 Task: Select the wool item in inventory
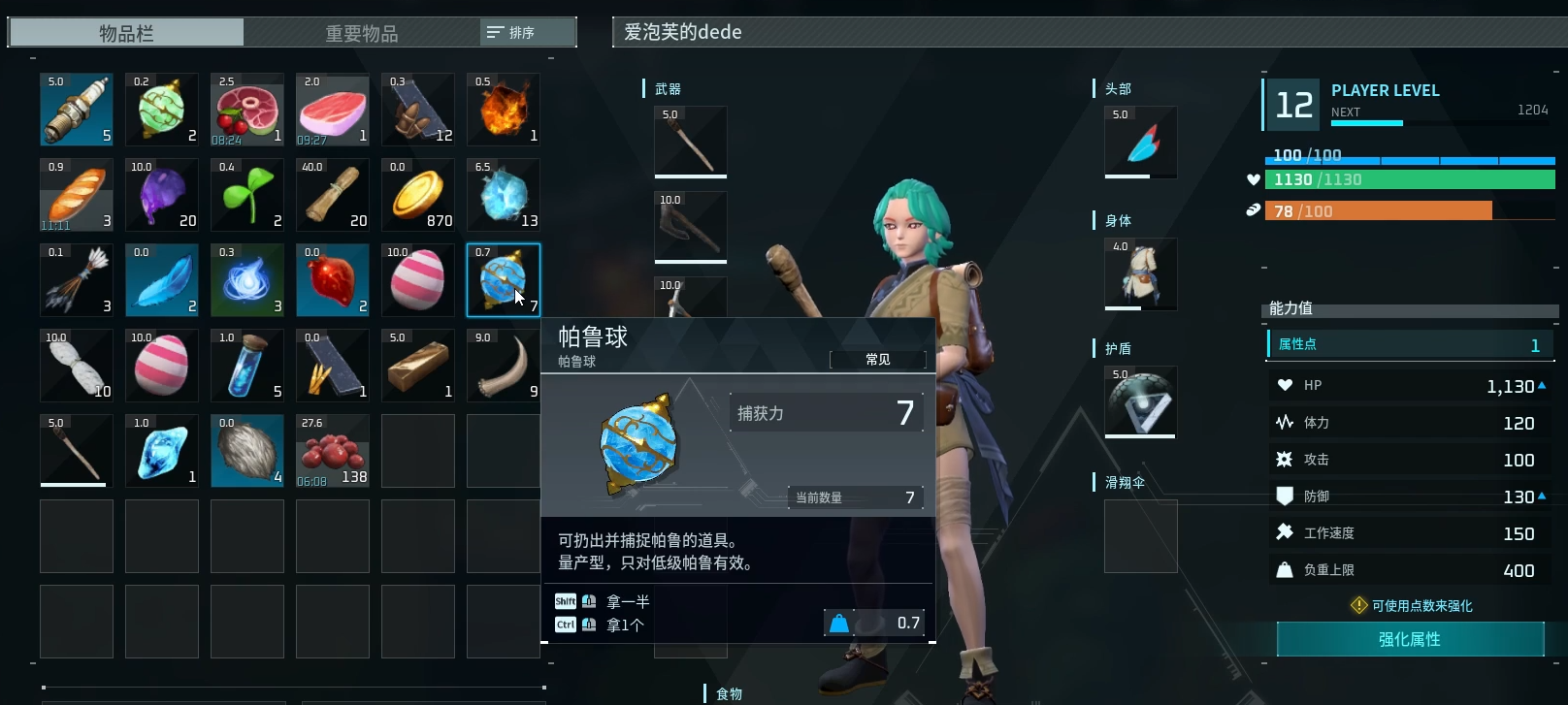[247, 451]
